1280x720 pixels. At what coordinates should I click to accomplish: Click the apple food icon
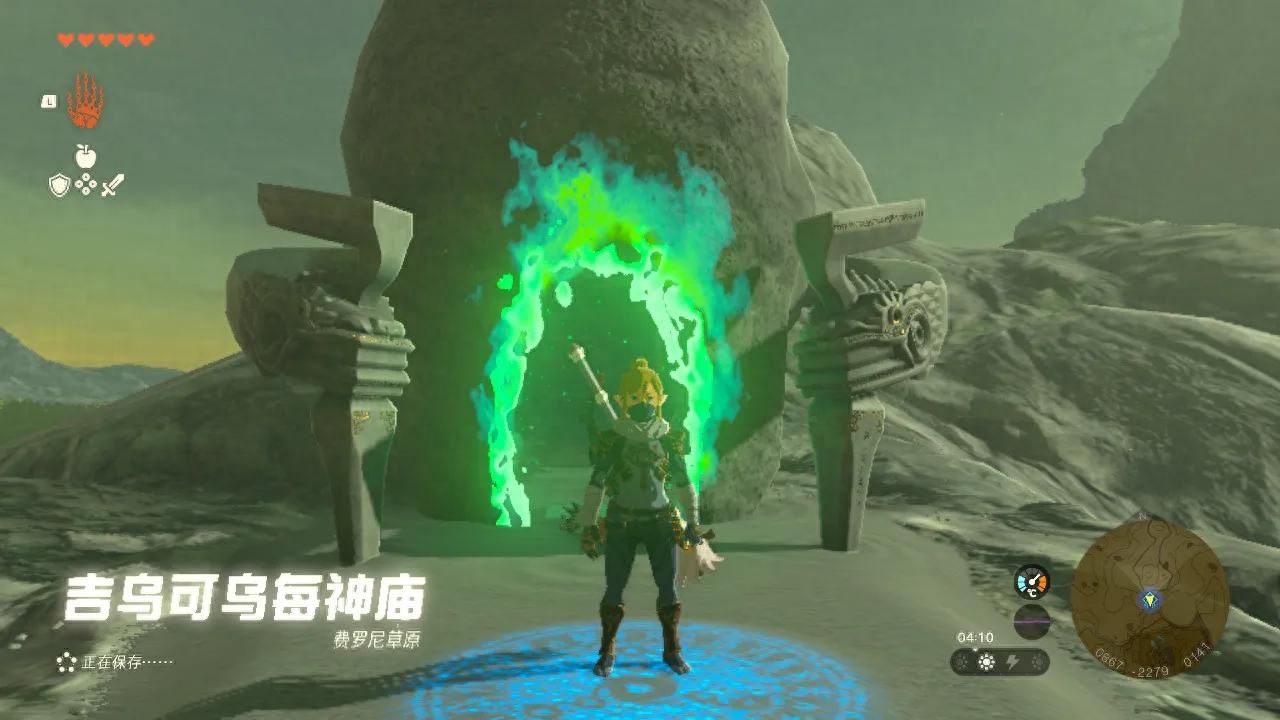(x=85, y=156)
